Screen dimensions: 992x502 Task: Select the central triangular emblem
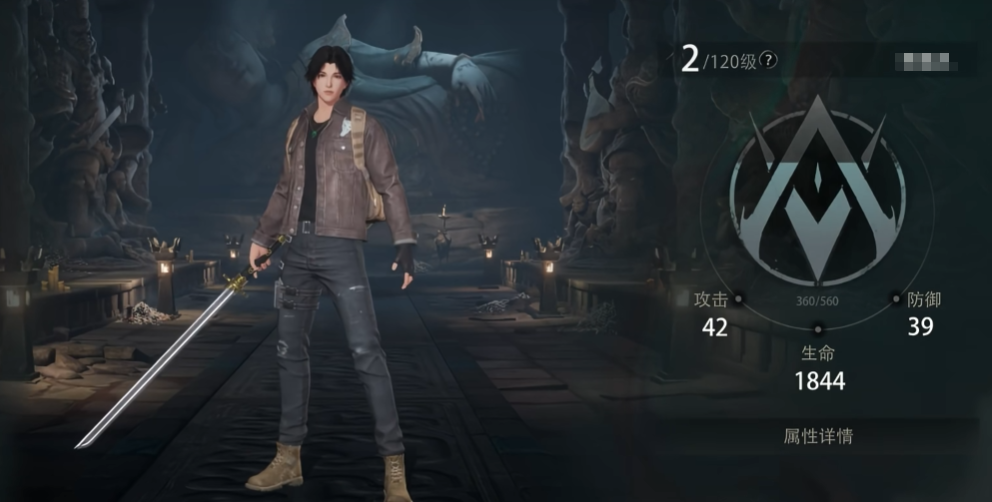pos(817,192)
